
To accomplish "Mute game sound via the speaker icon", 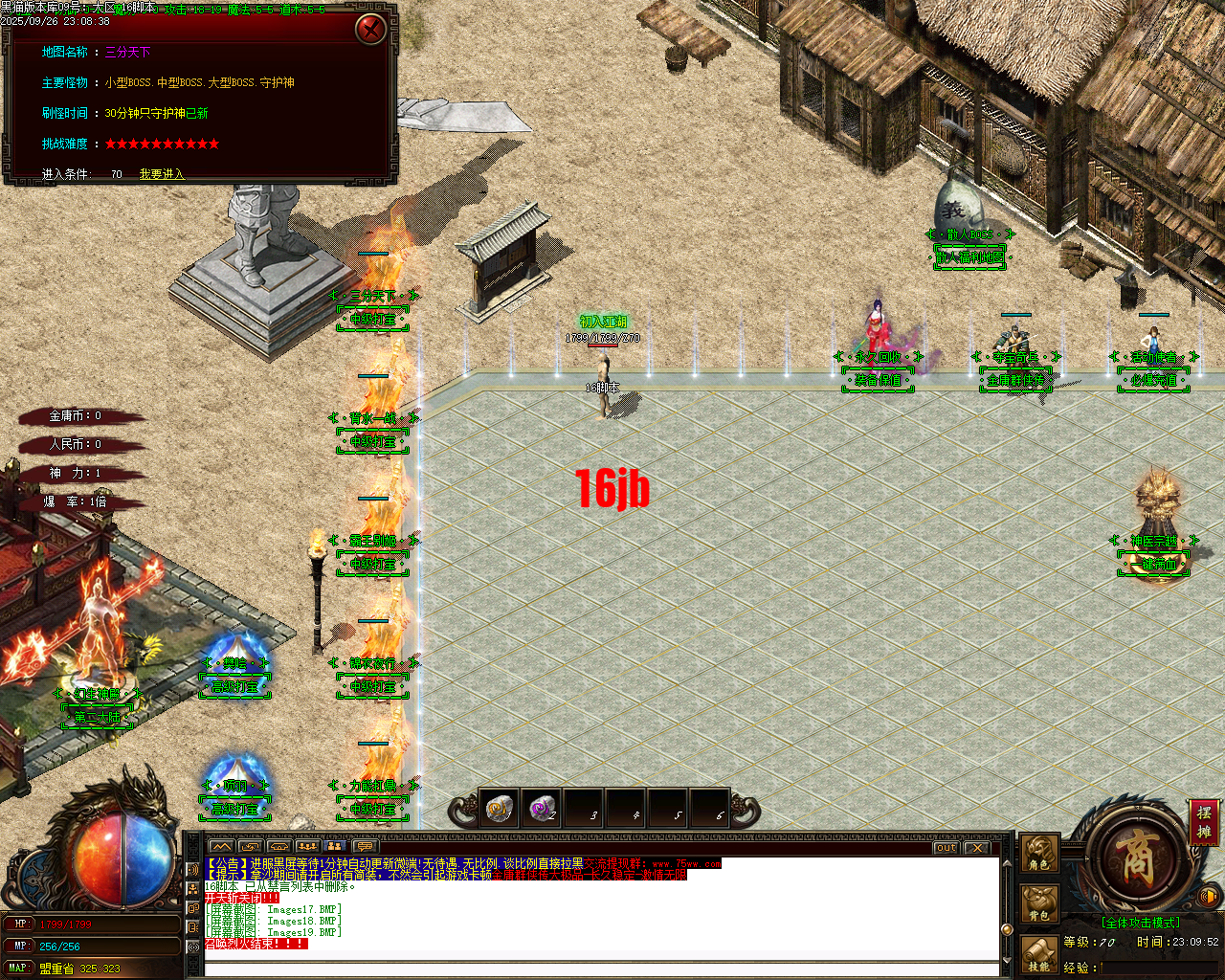I will coord(1208,896).
